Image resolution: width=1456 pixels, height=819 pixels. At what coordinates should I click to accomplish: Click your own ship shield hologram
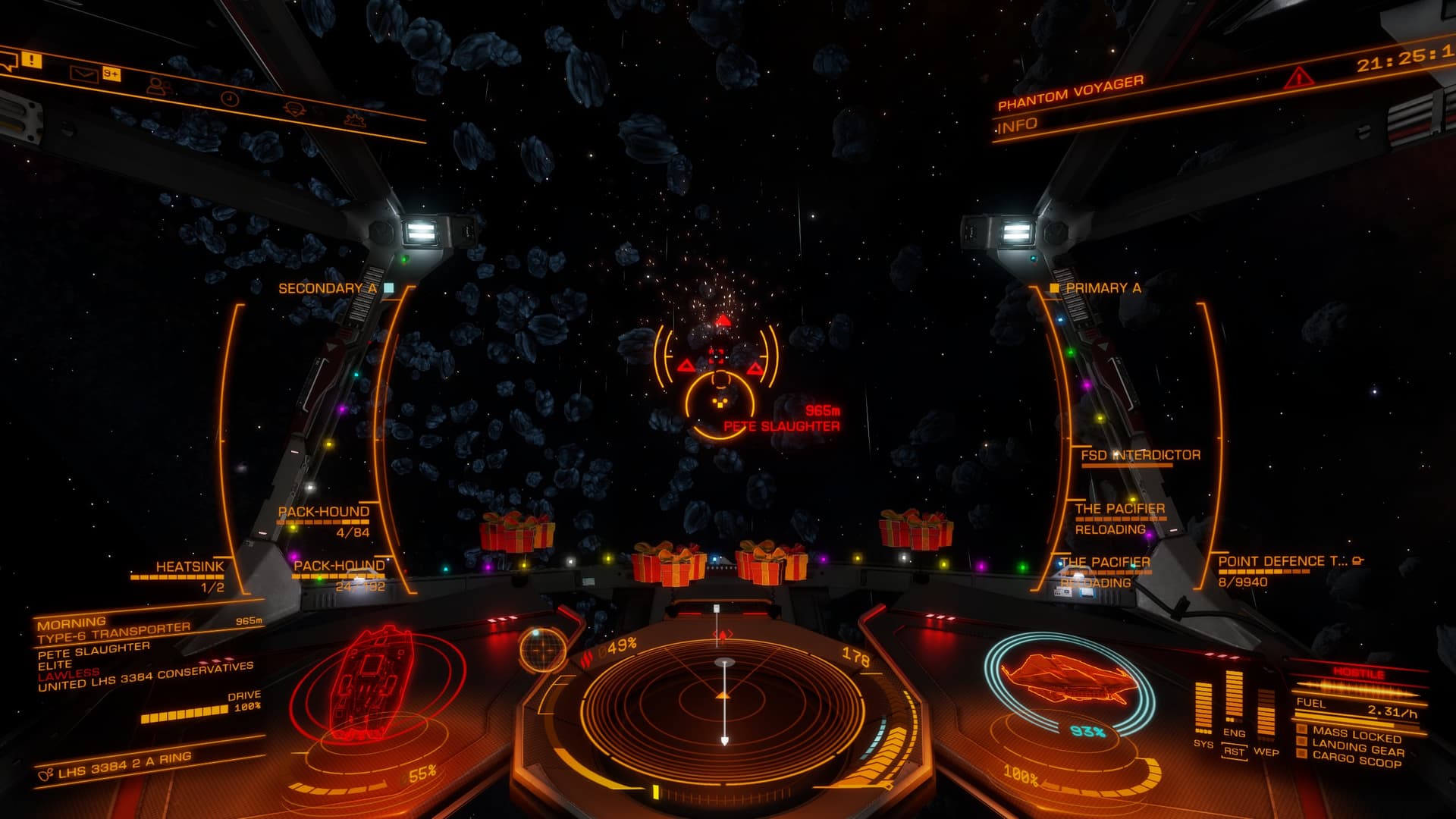pos(1069,679)
